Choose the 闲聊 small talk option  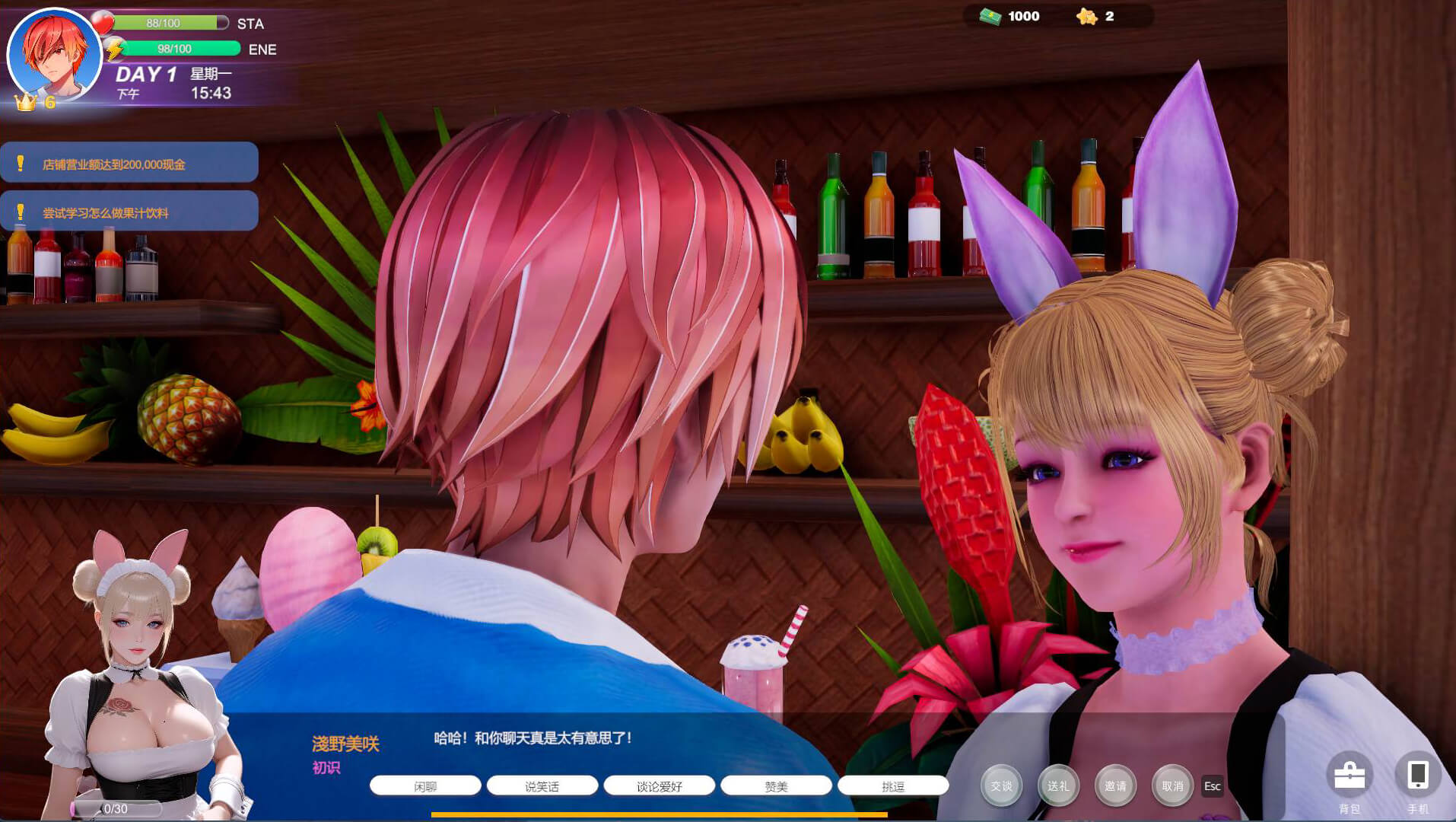425,786
